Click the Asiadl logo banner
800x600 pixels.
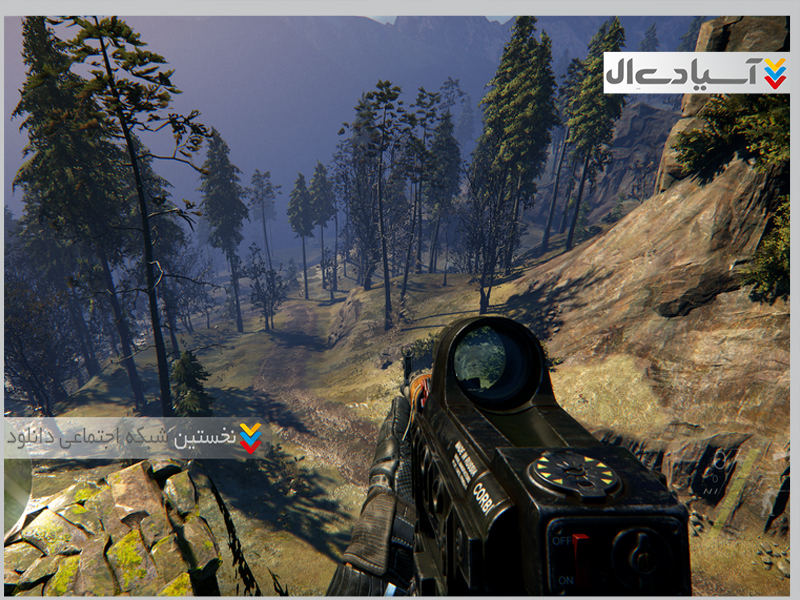click(697, 73)
